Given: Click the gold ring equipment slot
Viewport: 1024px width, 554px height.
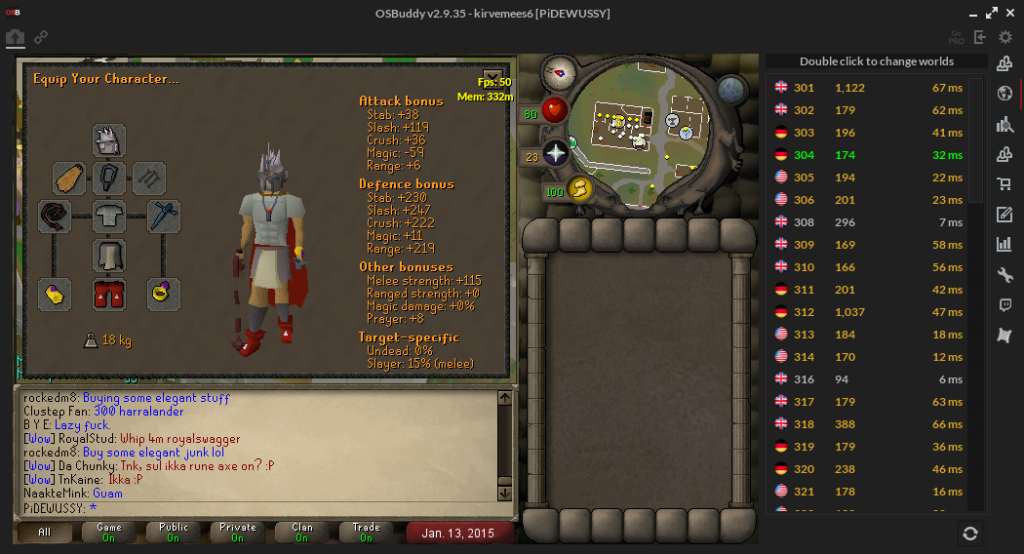Looking at the screenshot, I should tap(163, 293).
